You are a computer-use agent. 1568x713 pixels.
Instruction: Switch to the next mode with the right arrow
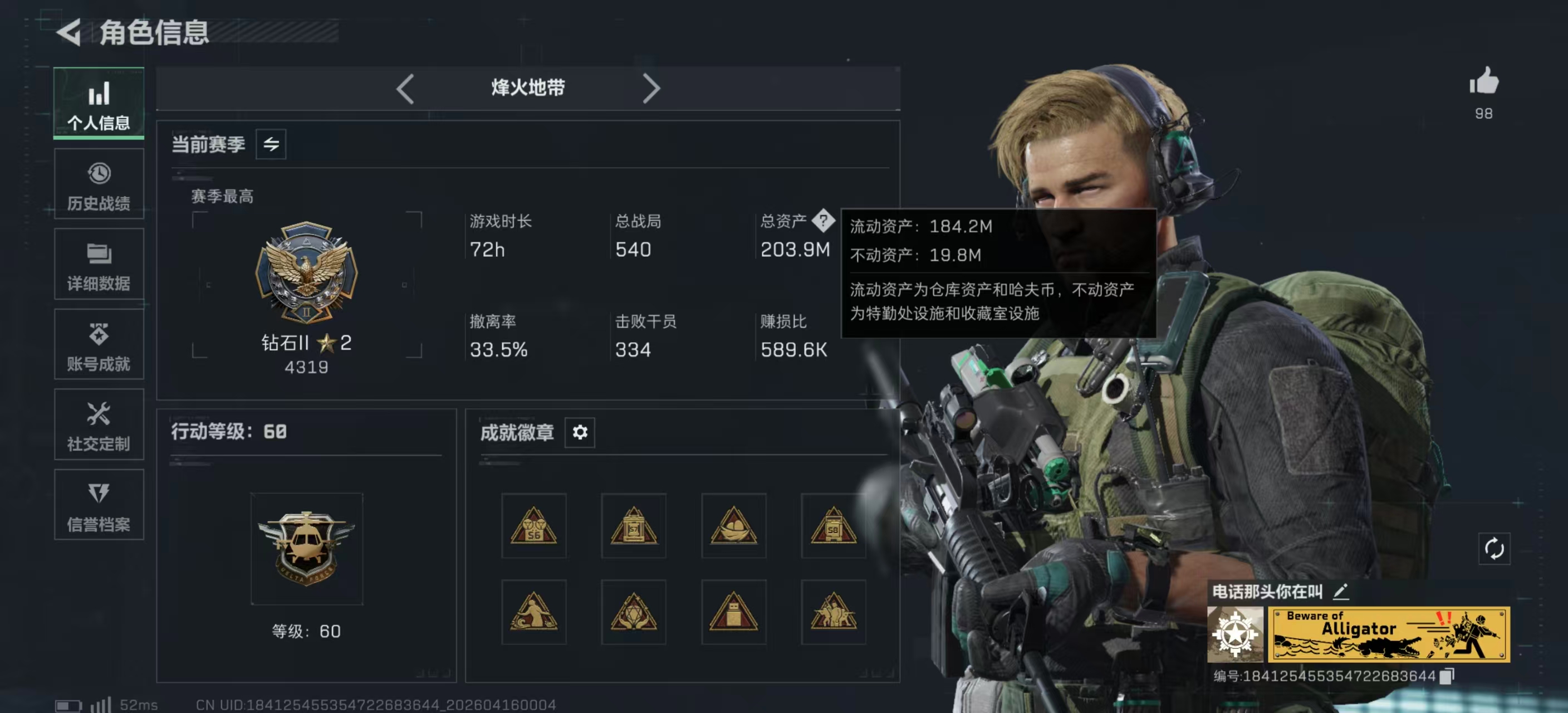tap(651, 88)
